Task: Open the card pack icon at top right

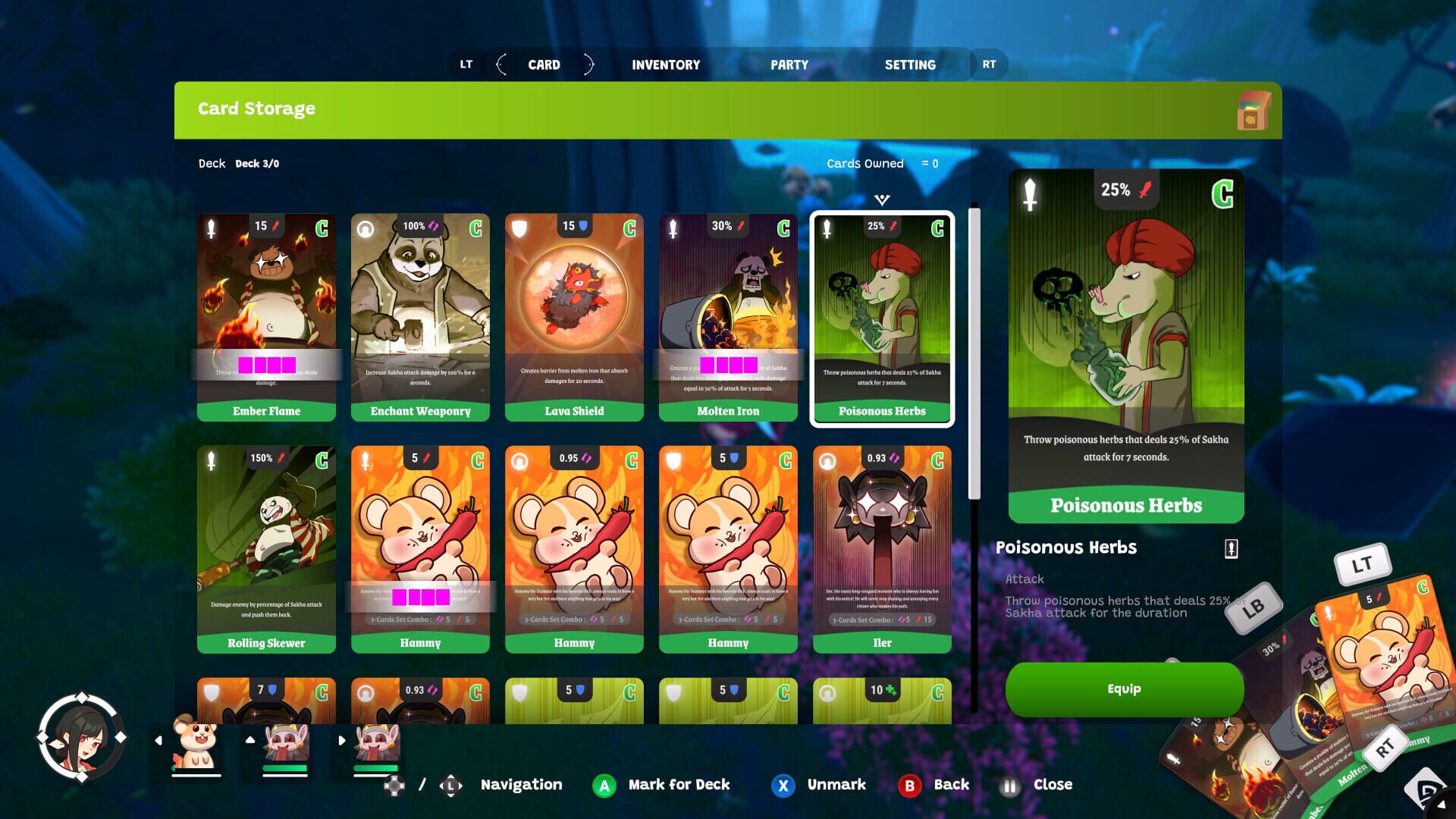Action: click(x=1250, y=111)
